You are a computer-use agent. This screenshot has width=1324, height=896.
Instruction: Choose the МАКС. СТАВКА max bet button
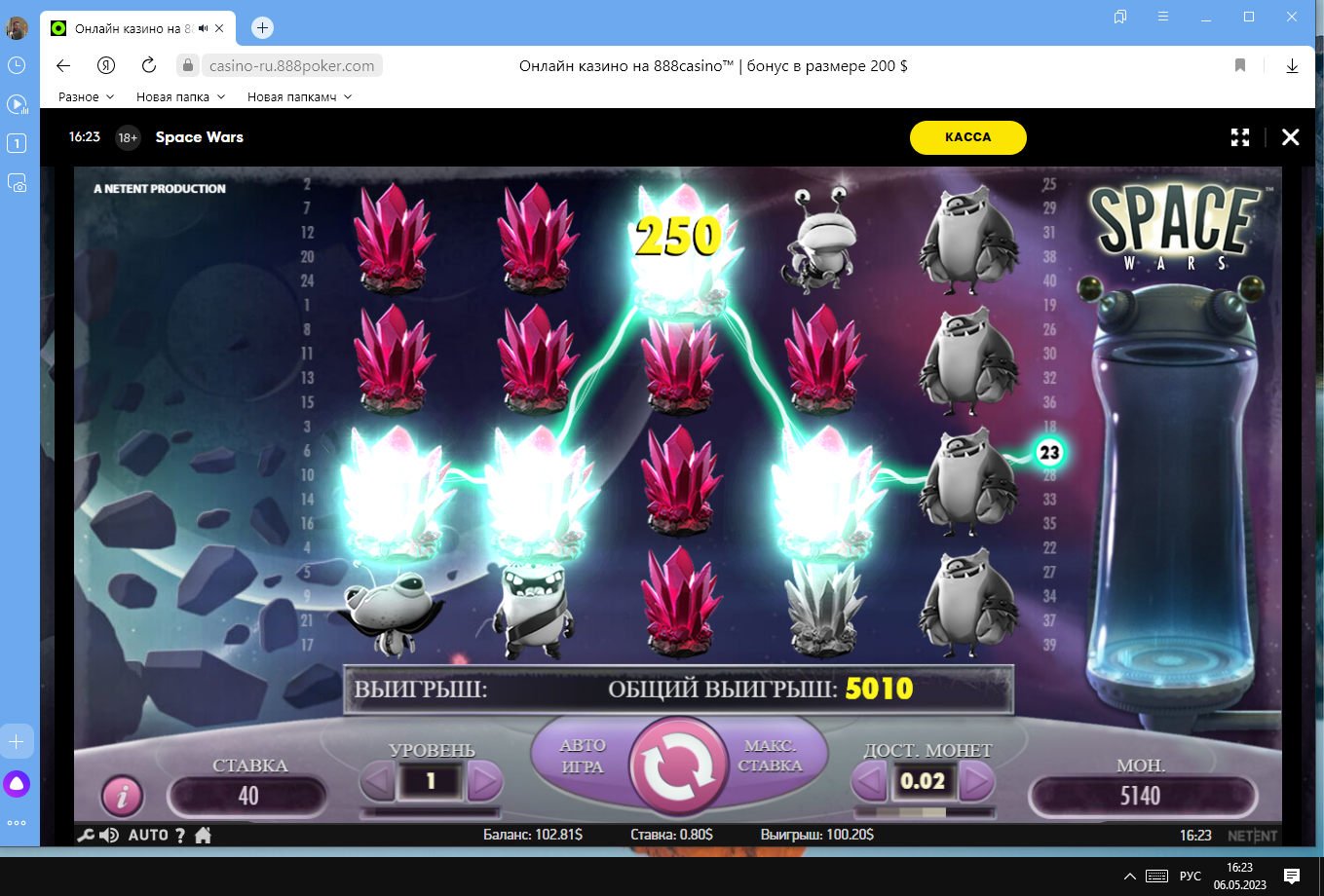click(x=772, y=756)
